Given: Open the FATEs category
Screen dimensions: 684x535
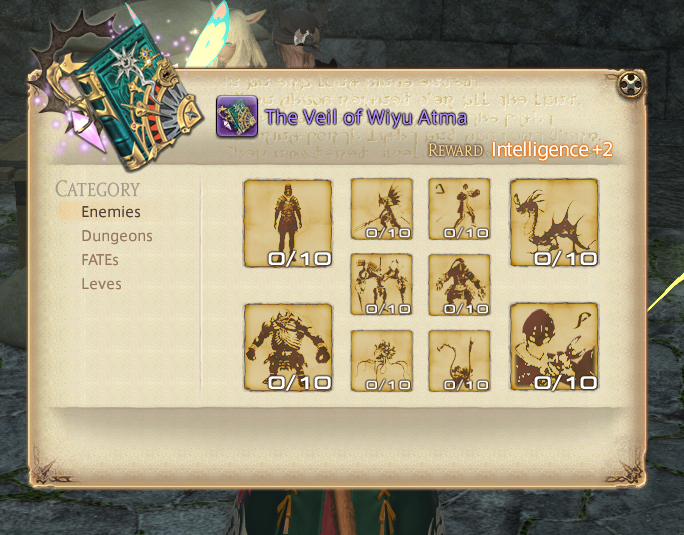Looking at the screenshot, I should [x=101, y=260].
